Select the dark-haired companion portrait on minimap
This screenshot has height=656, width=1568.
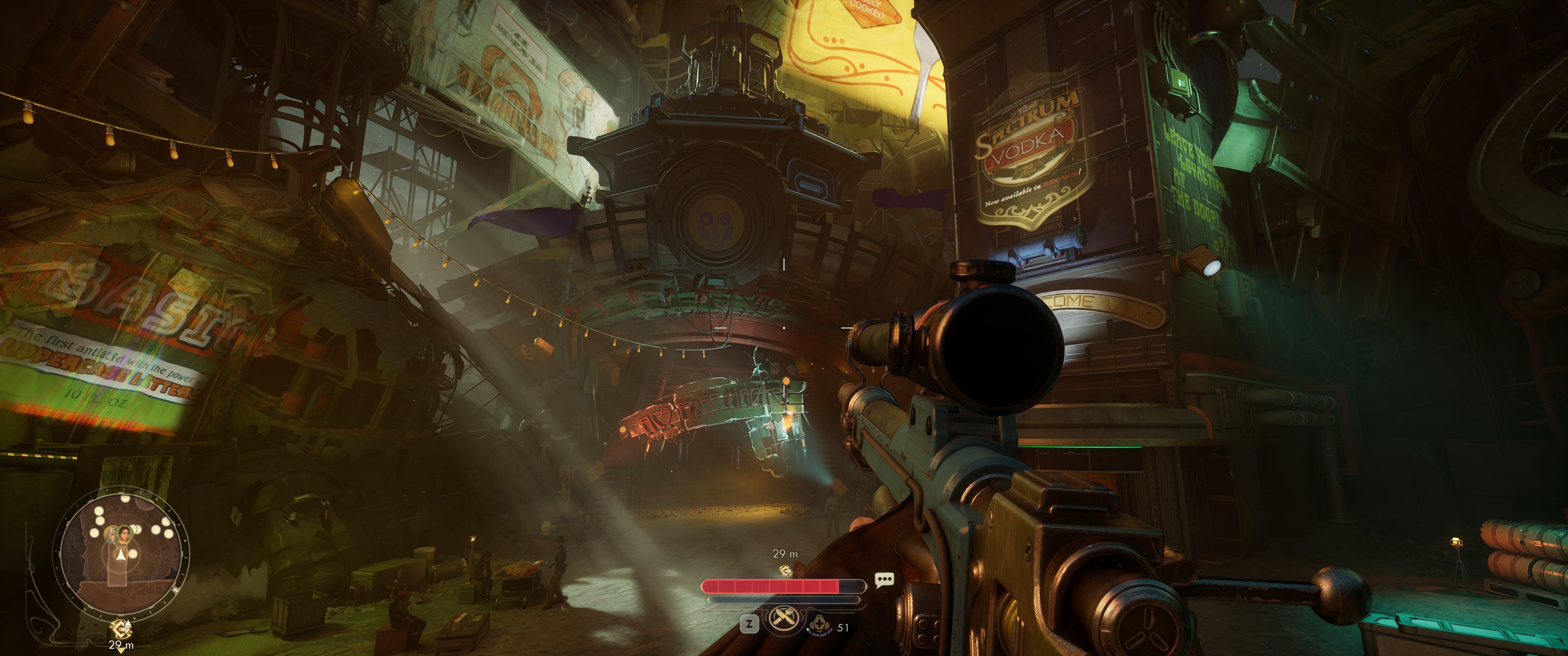point(124,534)
